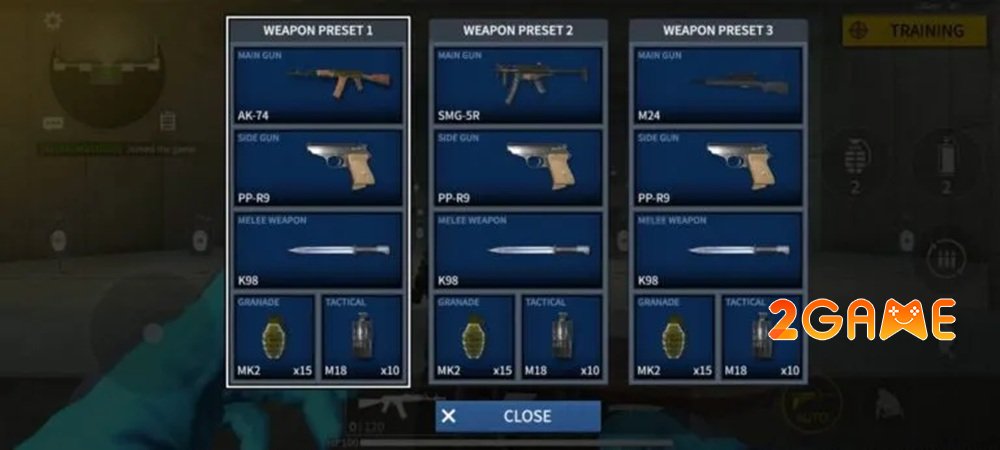The height and width of the screenshot is (450, 1000).
Task: Switch to Weapon Preset 3
Action: 718,31
